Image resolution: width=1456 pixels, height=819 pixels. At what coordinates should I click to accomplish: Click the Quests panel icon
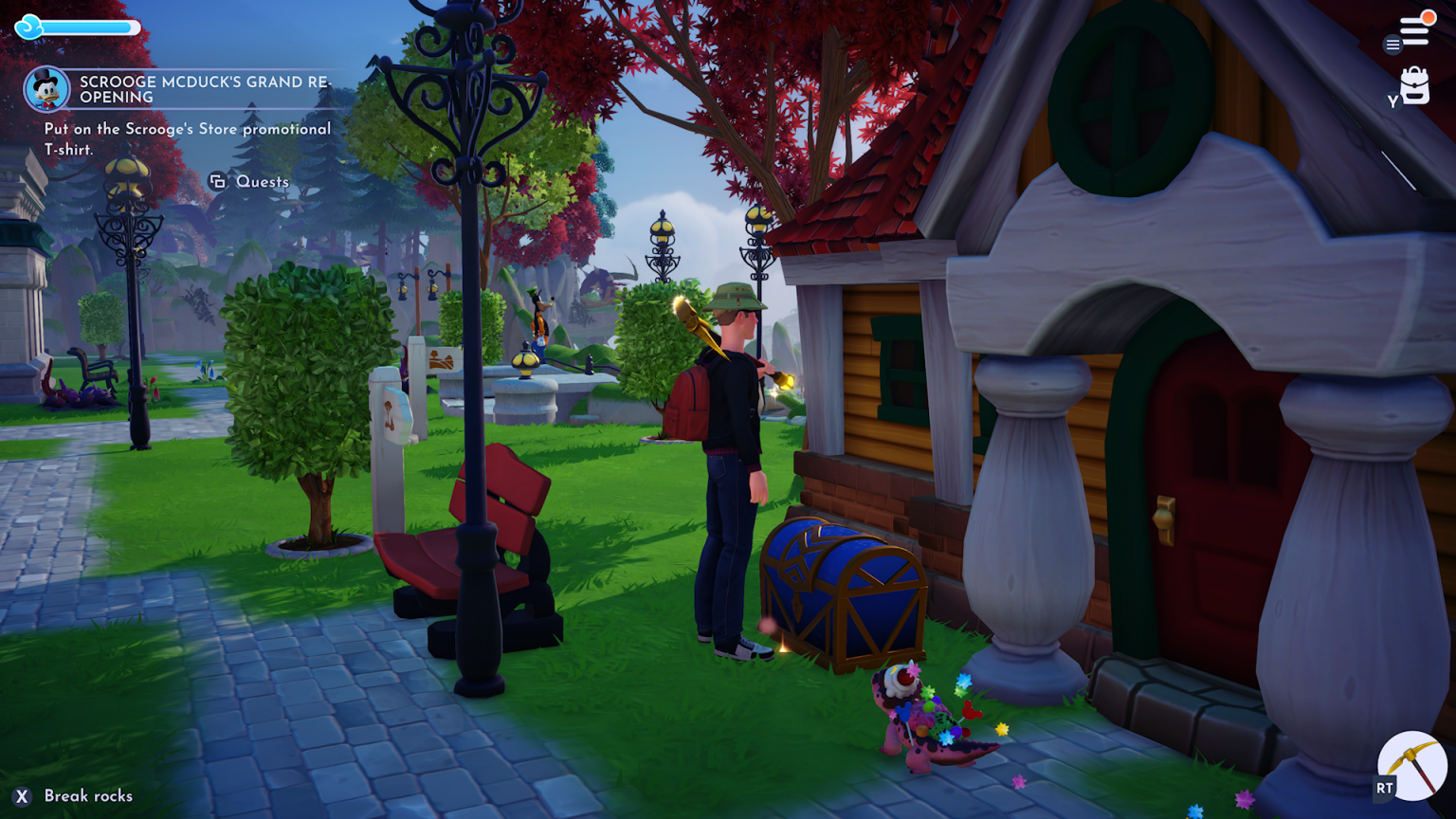219,181
